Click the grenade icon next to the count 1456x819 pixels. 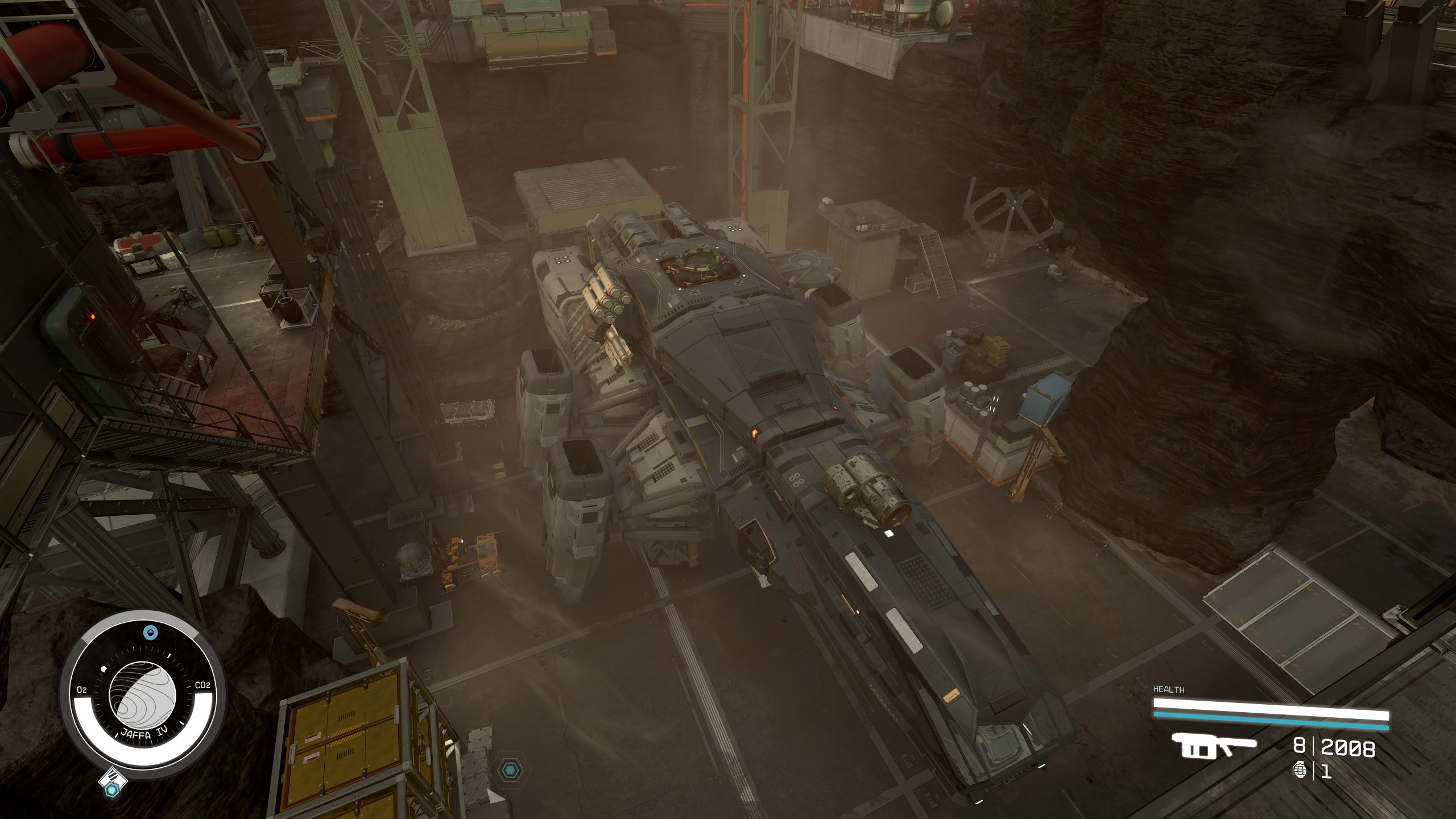pyautogui.click(x=1299, y=771)
